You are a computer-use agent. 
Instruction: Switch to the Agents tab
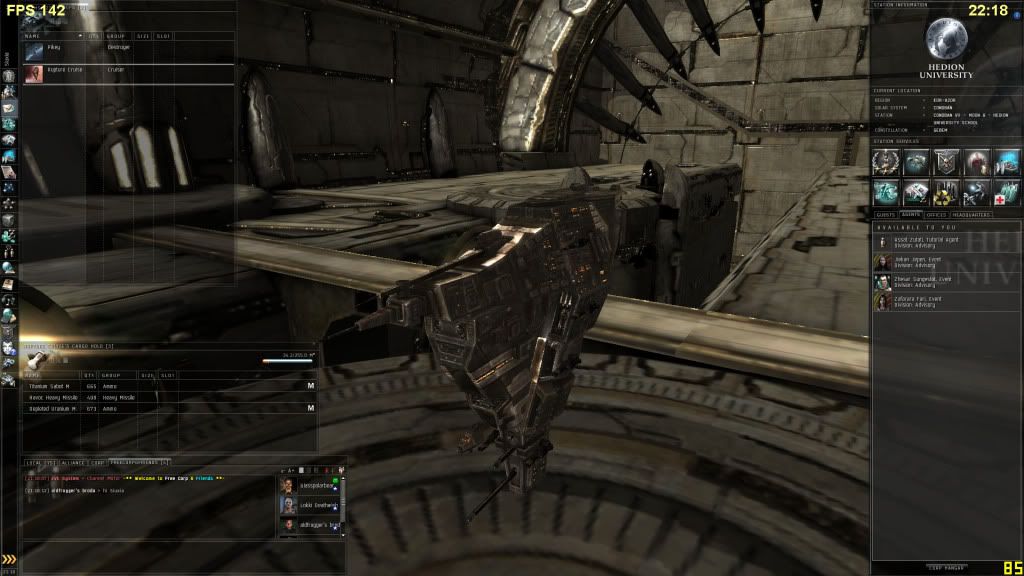point(911,214)
